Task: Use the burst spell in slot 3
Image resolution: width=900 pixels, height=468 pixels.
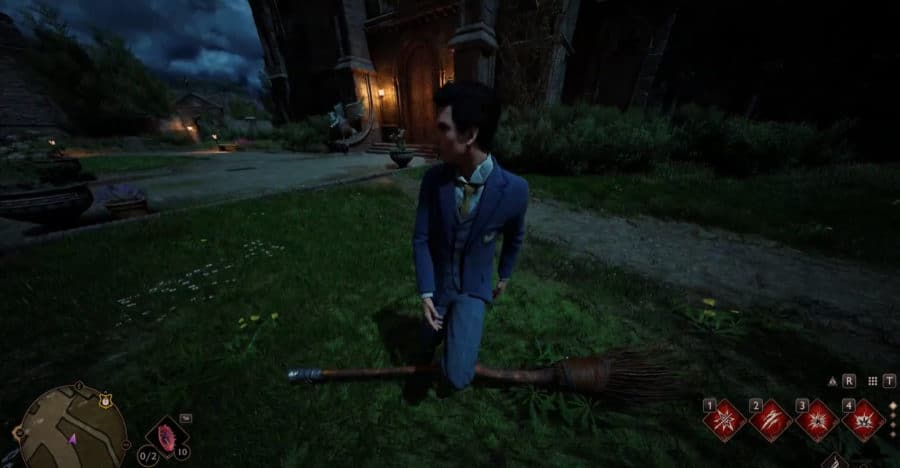Action: (x=816, y=420)
